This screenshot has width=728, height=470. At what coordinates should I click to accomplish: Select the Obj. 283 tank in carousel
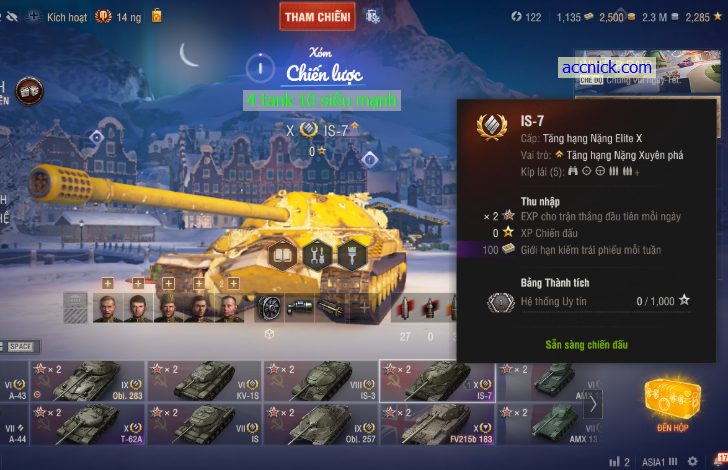point(88,380)
